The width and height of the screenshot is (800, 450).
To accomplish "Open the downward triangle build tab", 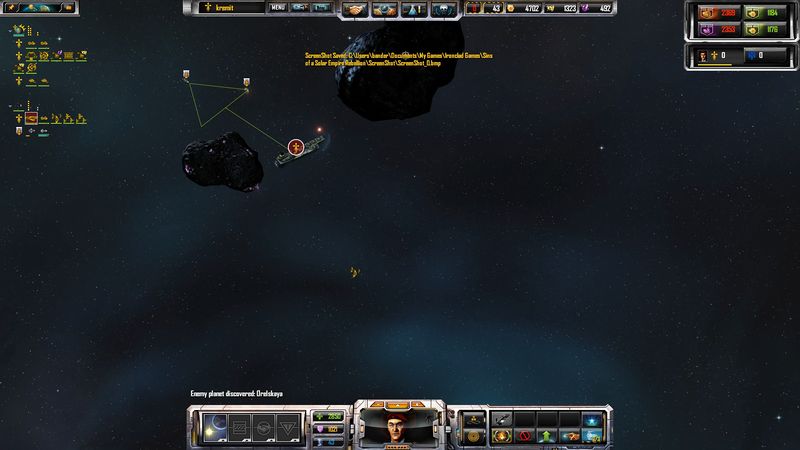I will 287,427.
